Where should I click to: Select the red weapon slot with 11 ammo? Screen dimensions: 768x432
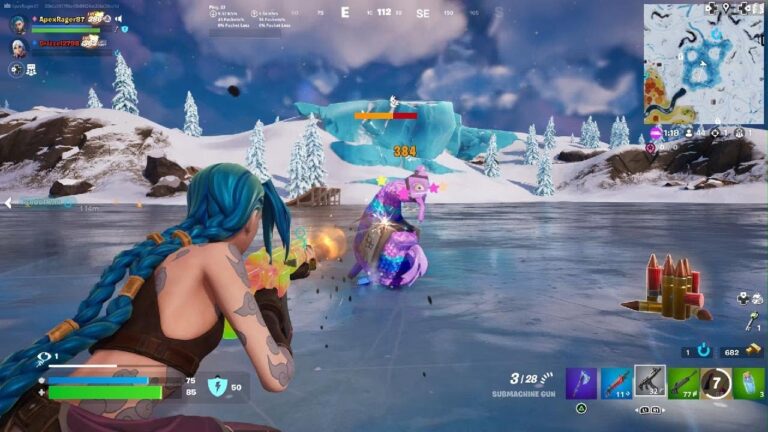coord(616,382)
